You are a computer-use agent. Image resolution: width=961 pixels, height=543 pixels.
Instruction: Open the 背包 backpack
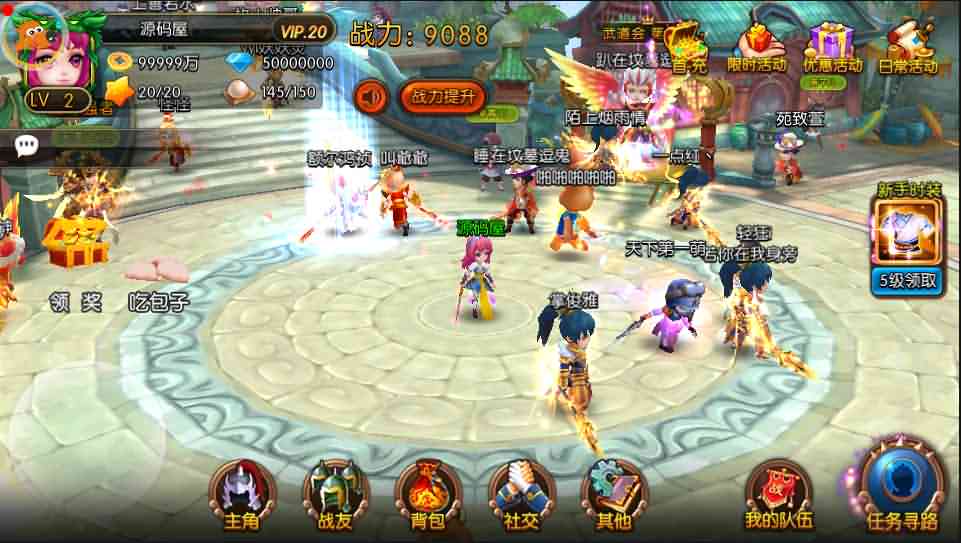pyautogui.click(x=428, y=495)
